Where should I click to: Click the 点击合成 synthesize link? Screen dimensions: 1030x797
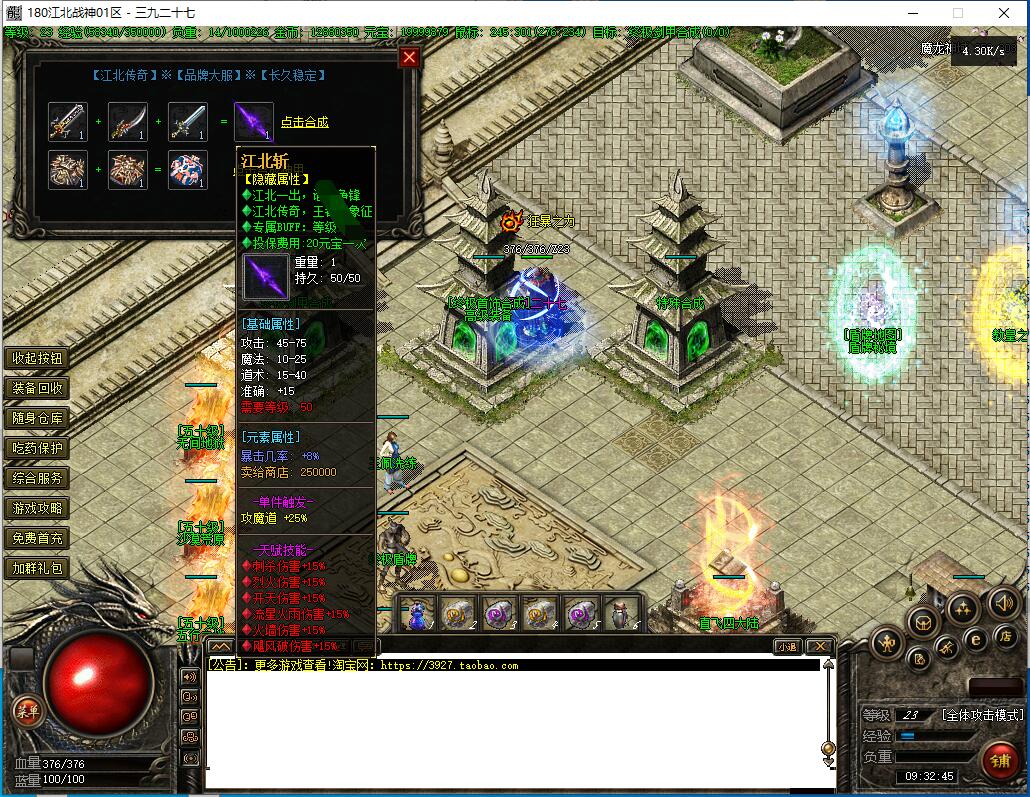click(x=304, y=122)
